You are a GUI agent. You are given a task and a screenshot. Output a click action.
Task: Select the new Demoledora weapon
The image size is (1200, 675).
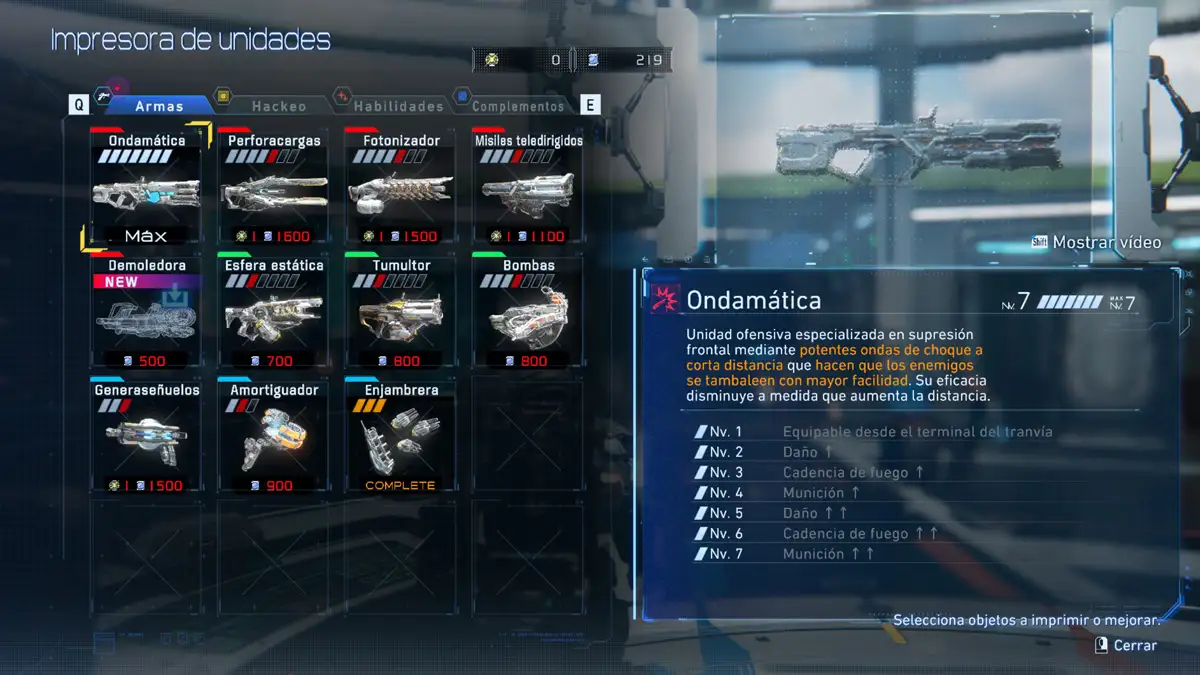[x=147, y=312]
